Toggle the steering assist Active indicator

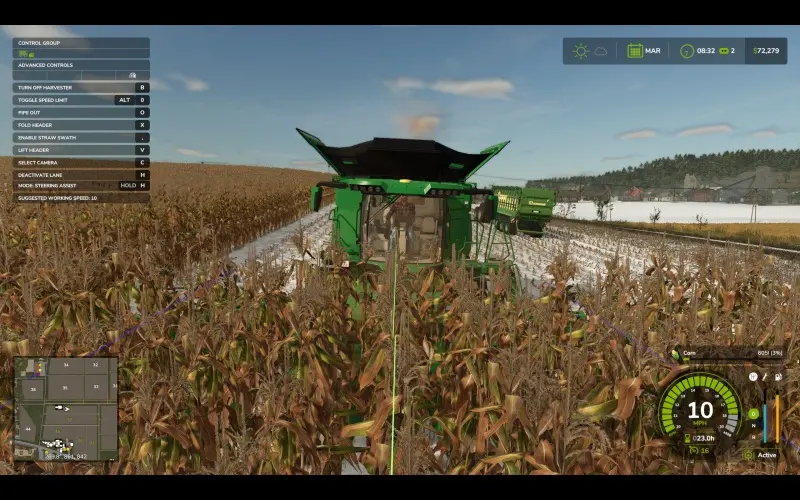765,455
